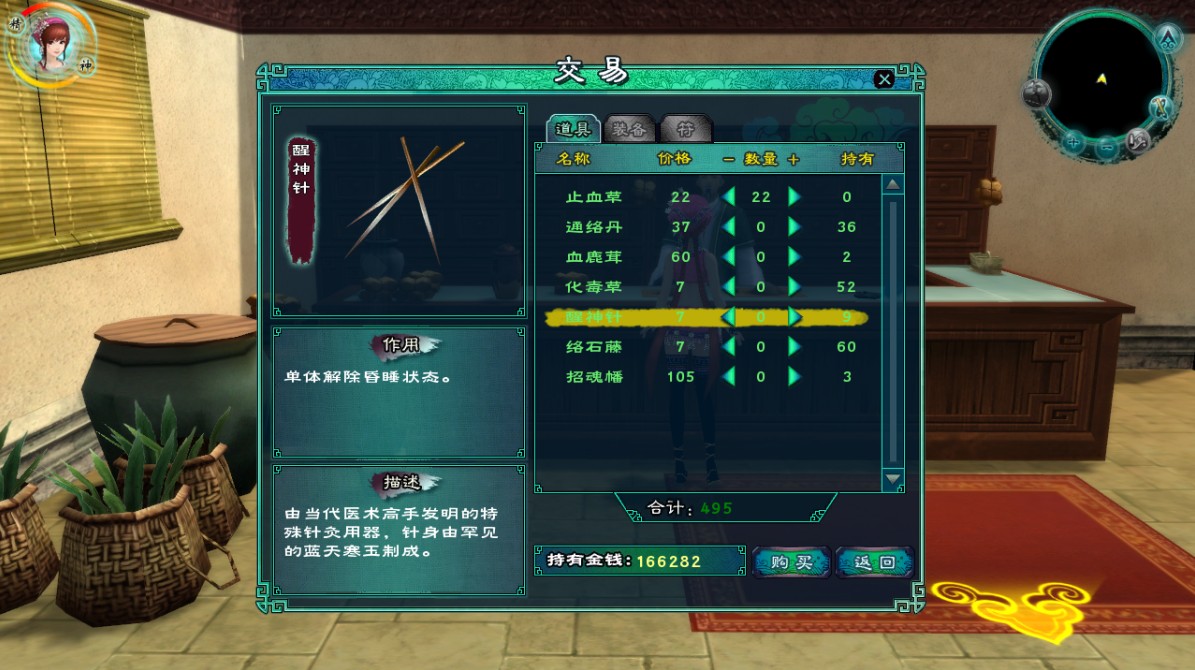The width and height of the screenshot is (1195, 670).
Task: Decrease 止血草 quantity by one
Action: pos(728,197)
